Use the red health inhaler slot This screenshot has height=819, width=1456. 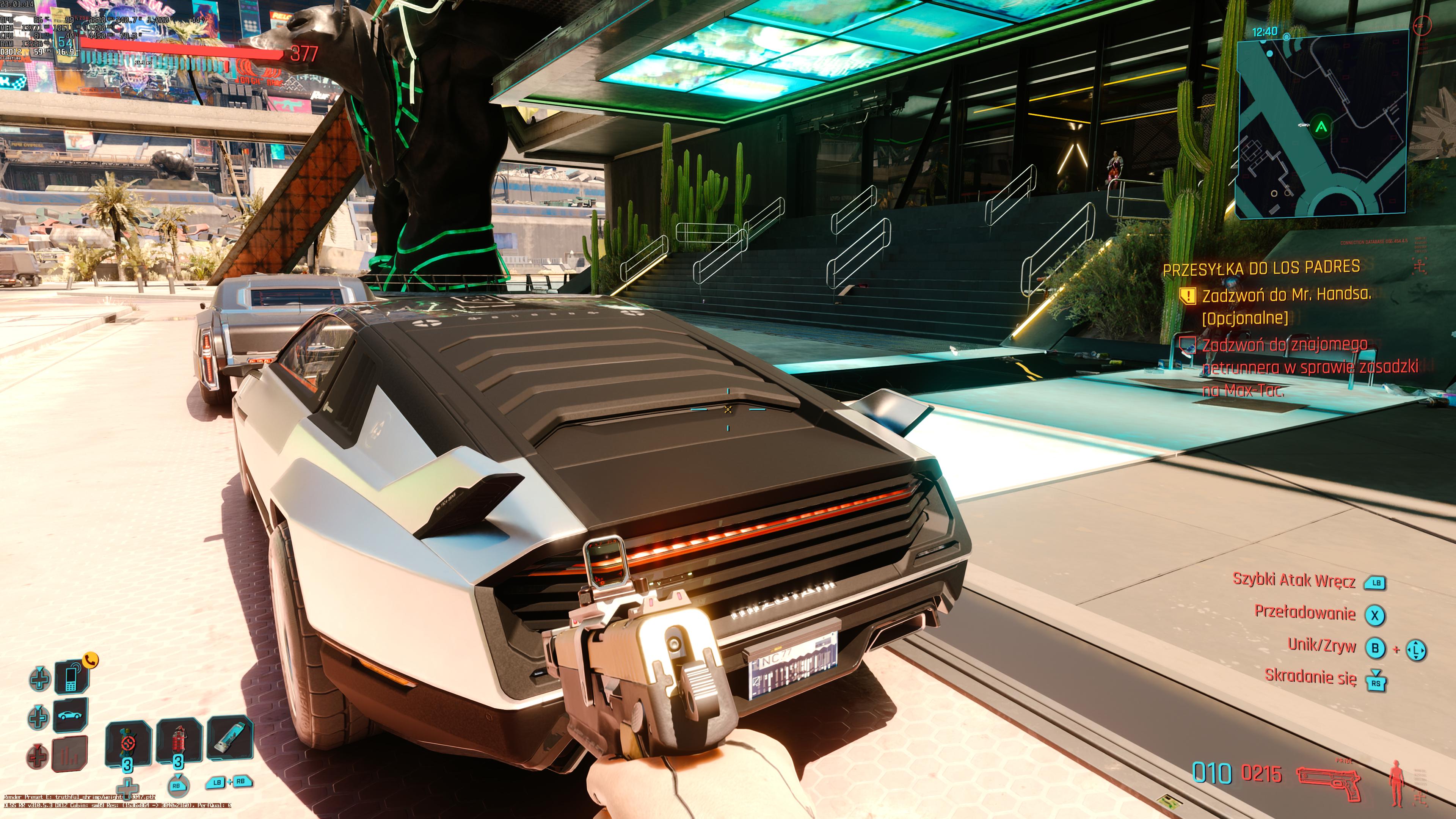tap(179, 741)
